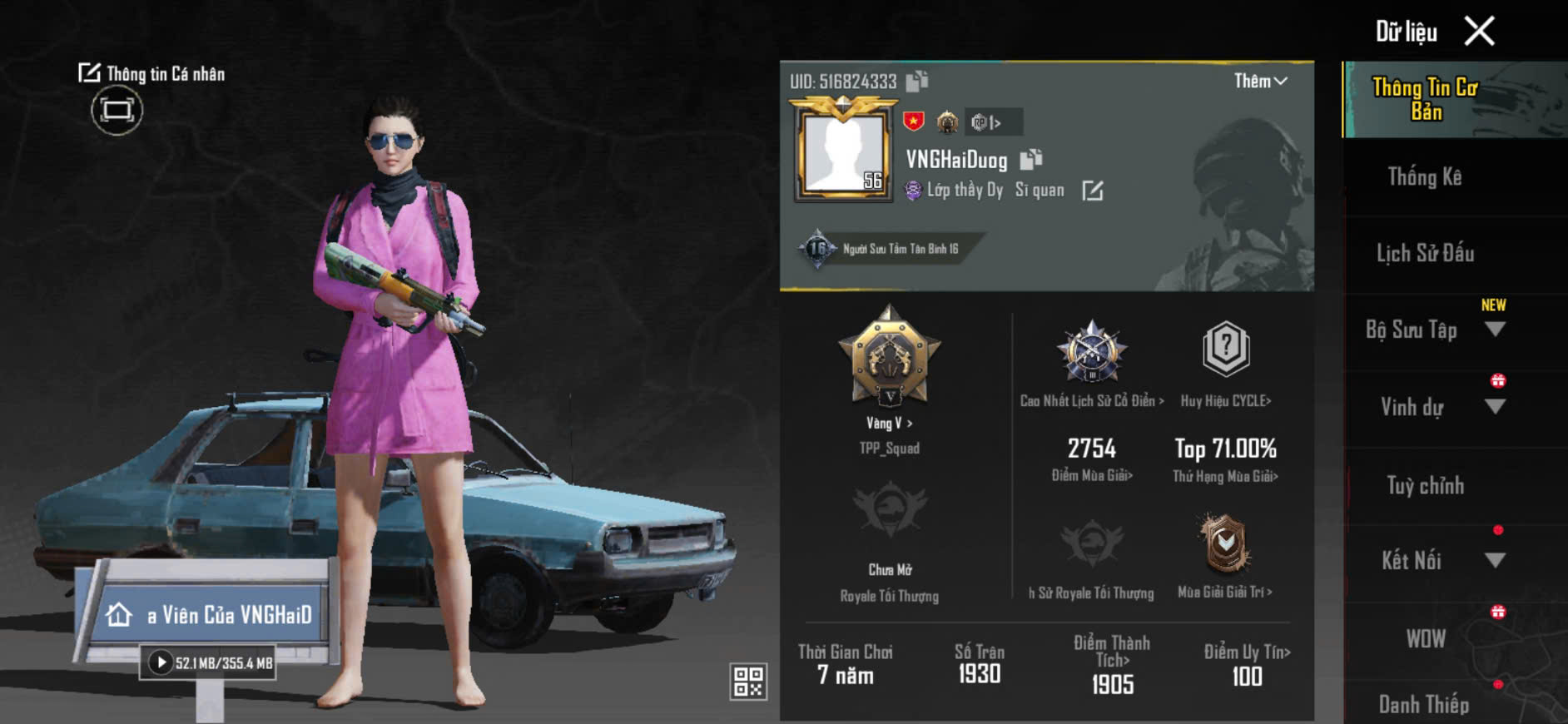Switch to the Thống Kê tab
The width and height of the screenshot is (1568, 724).
coord(1424,176)
